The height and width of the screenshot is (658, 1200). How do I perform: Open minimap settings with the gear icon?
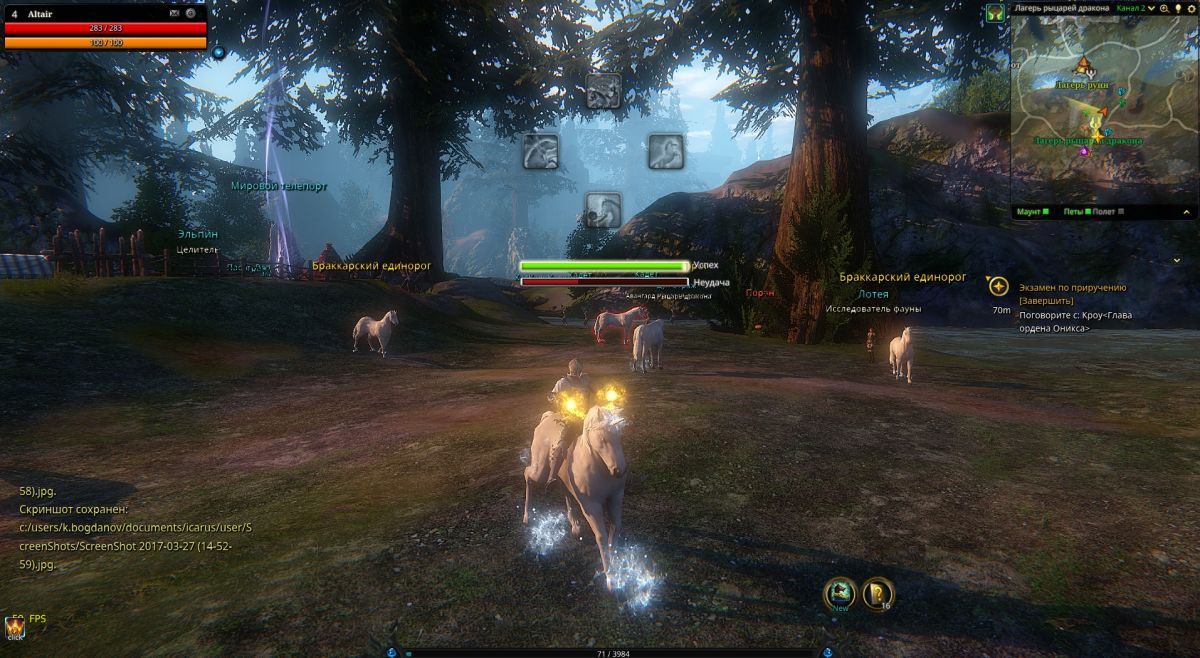click(1190, 8)
